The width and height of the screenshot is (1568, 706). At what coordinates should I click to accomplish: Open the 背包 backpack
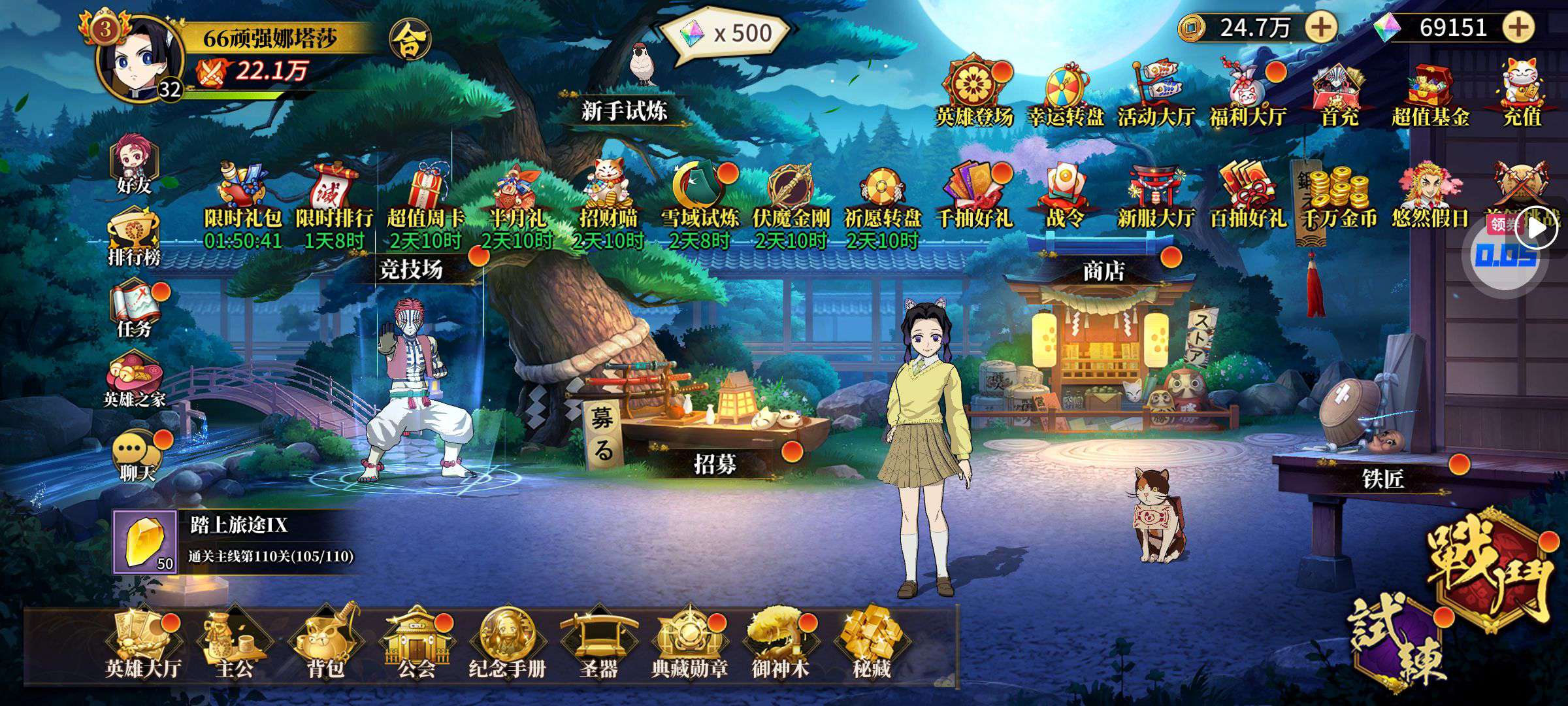(325, 644)
